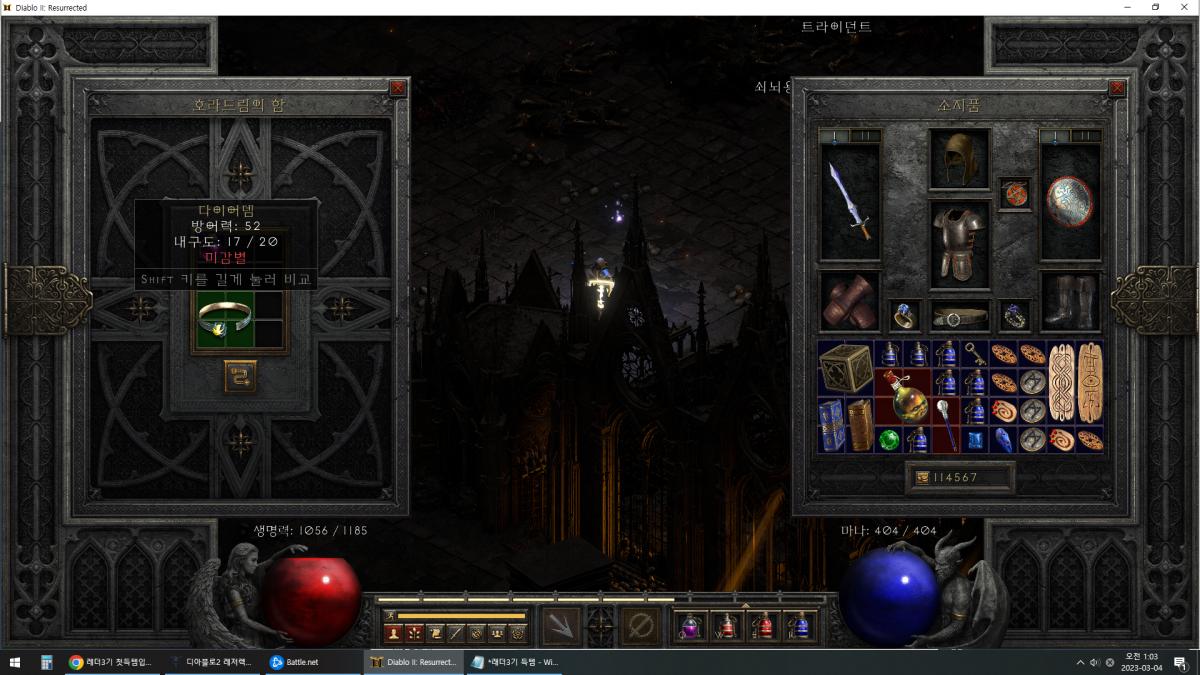Select the equipped leather cap helmet
The image size is (1200, 675).
coord(959,158)
